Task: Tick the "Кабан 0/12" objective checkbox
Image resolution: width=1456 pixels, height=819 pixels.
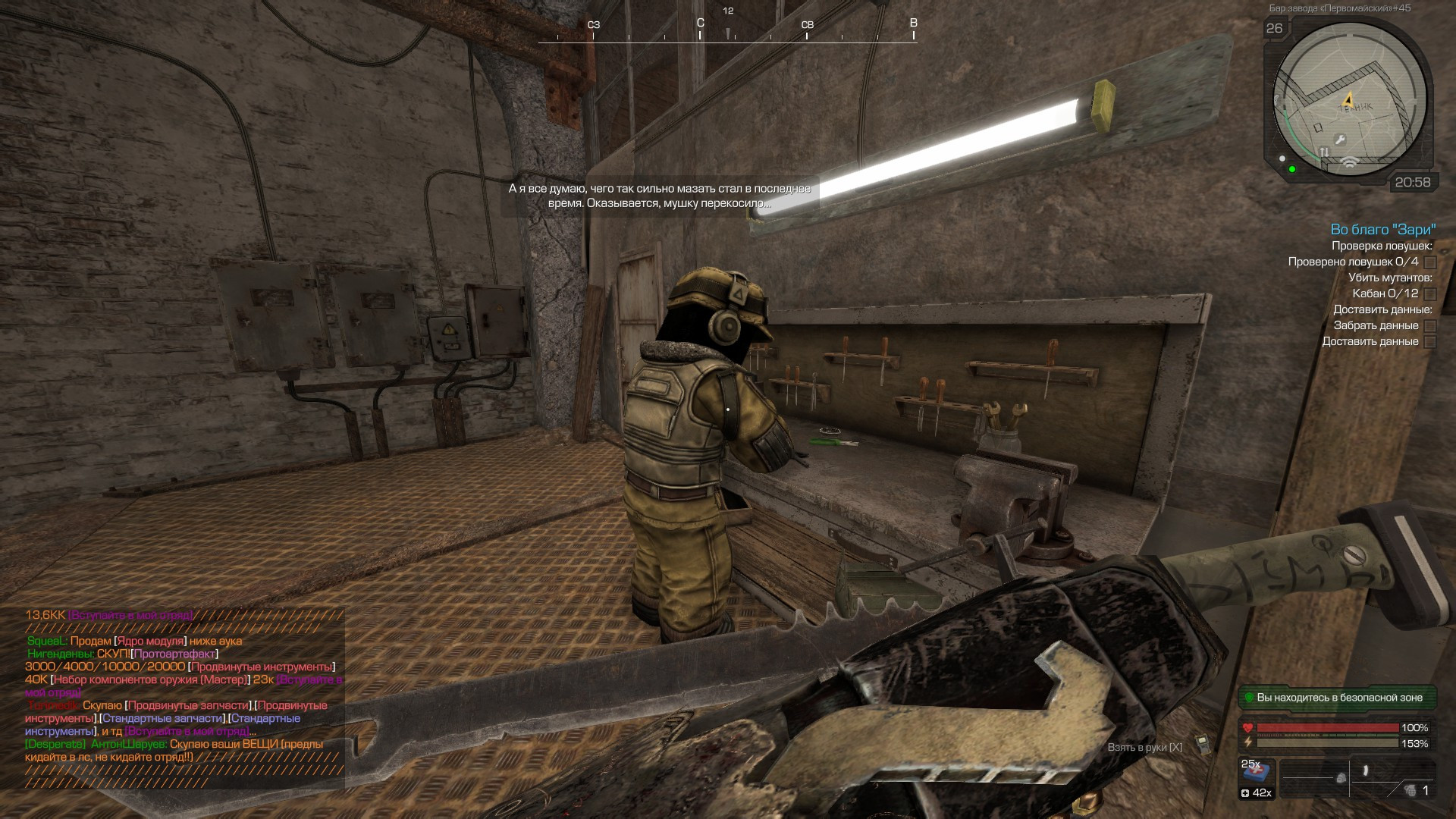Action: coord(1430,294)
